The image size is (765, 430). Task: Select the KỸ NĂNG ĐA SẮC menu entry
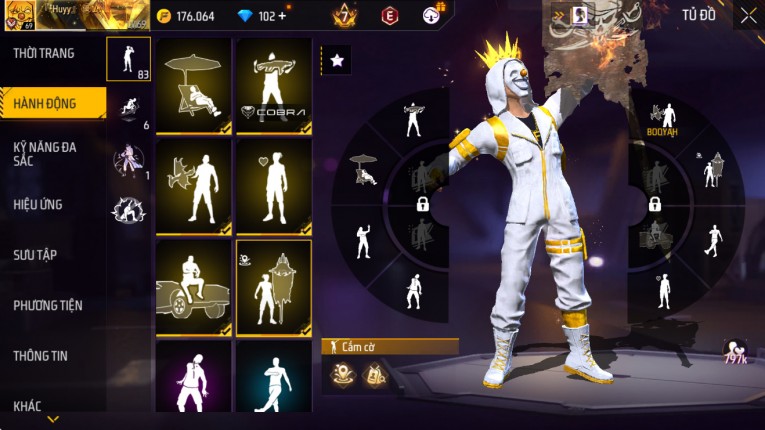pos(45,154)
